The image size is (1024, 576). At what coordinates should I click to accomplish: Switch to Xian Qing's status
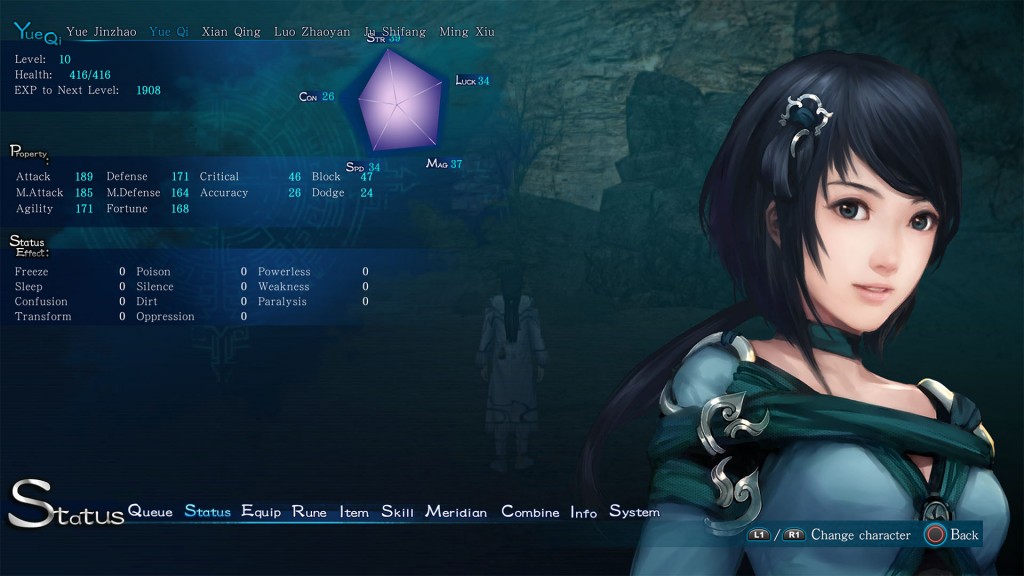tap(231, 32)
